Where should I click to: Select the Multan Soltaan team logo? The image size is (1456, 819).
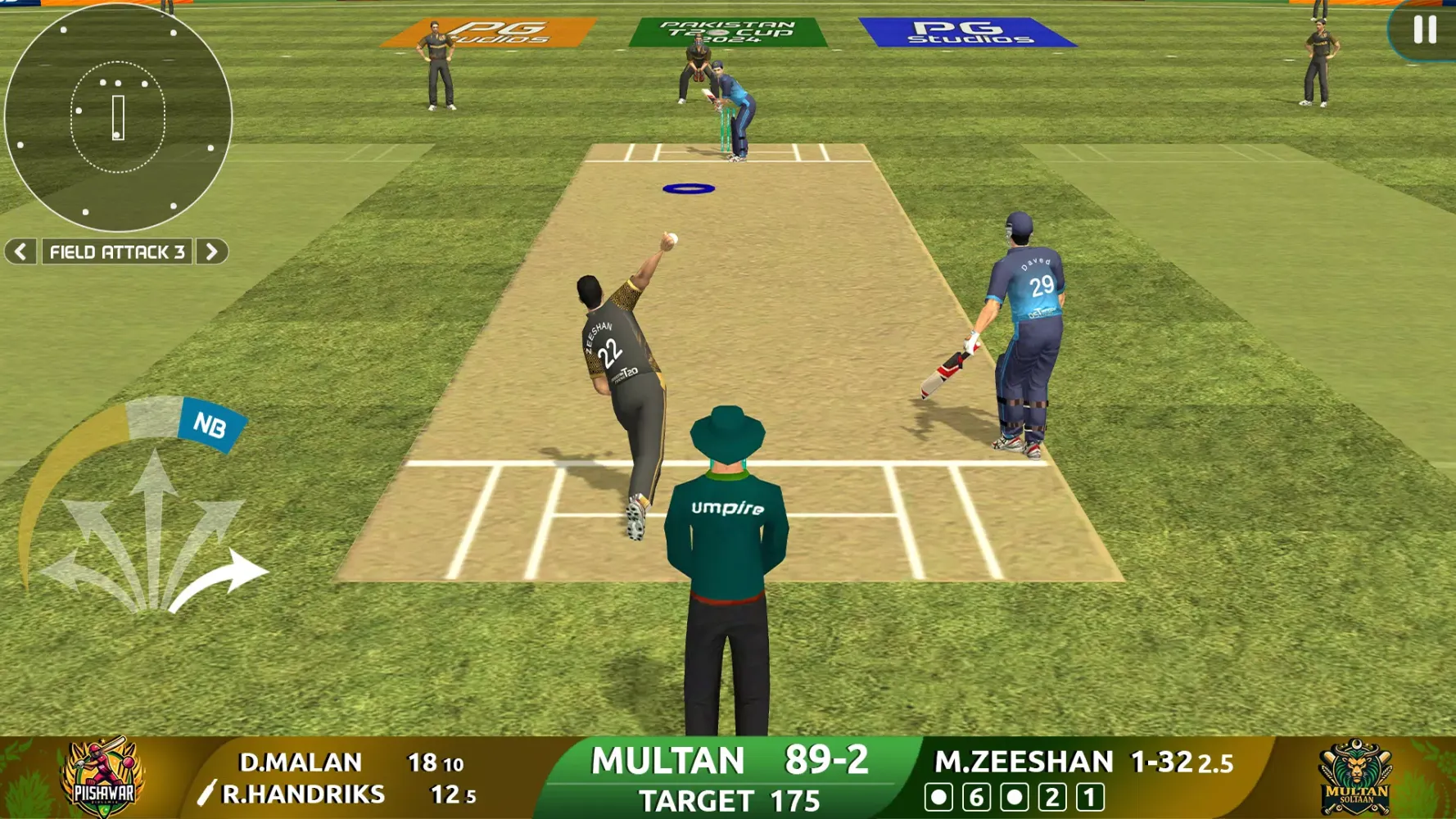(x=1355, y=774)
